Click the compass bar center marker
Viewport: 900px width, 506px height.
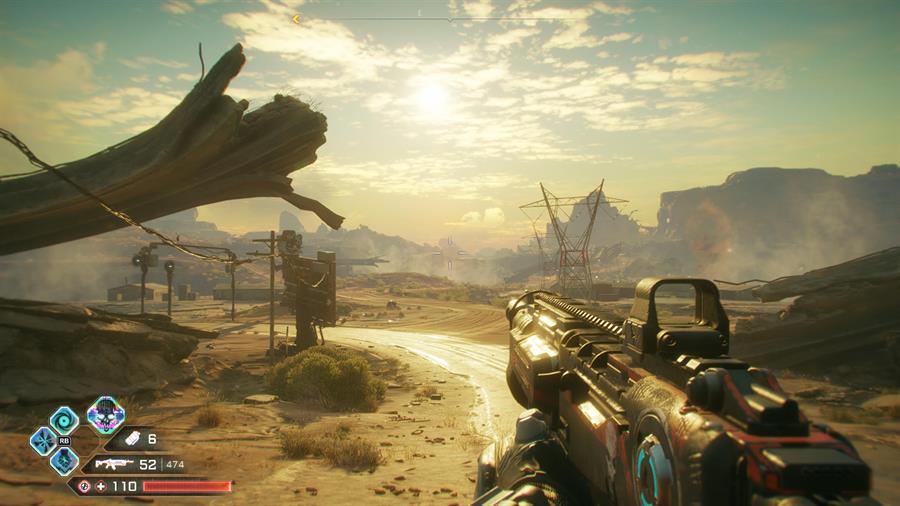[x=450, y=18]
